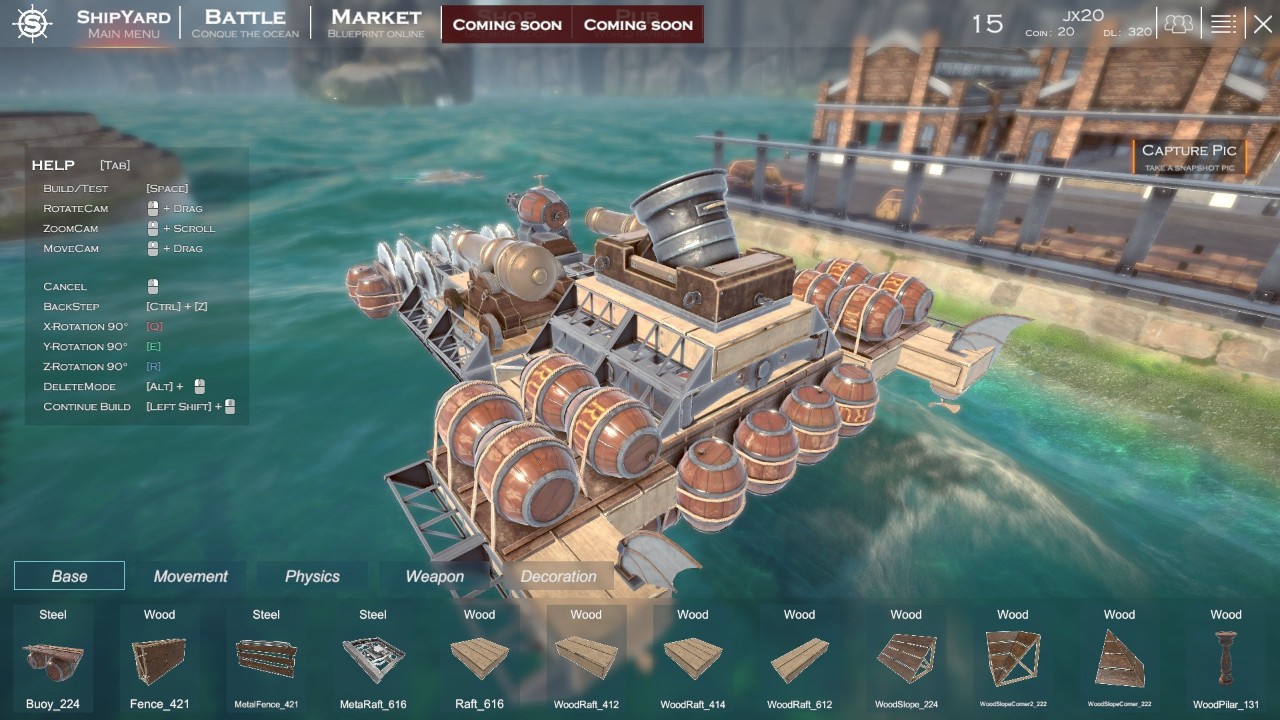
Task: Open the friends/players icon
Action: 1179,24
